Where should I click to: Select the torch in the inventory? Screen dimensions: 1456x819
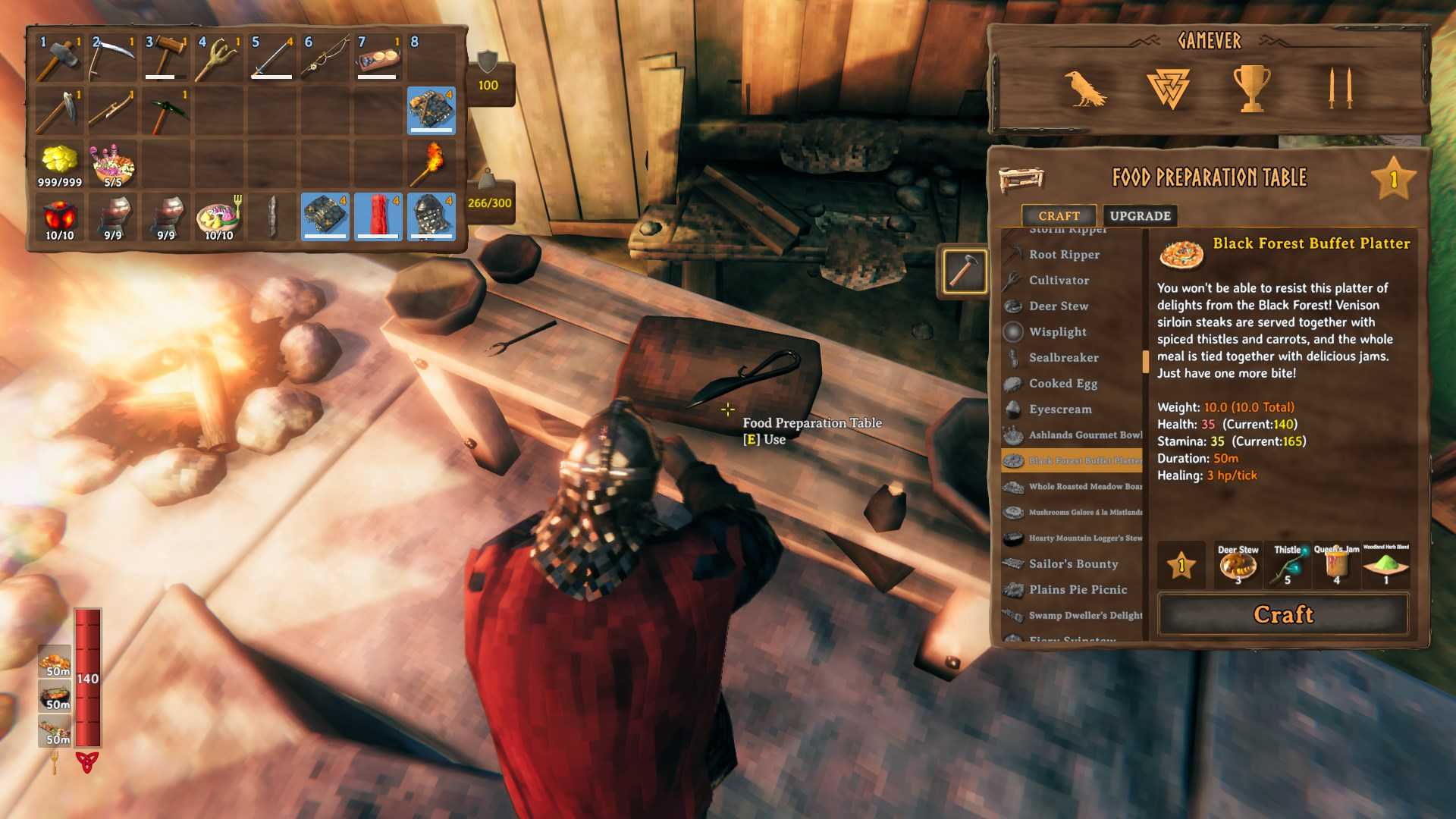[428, 163]
